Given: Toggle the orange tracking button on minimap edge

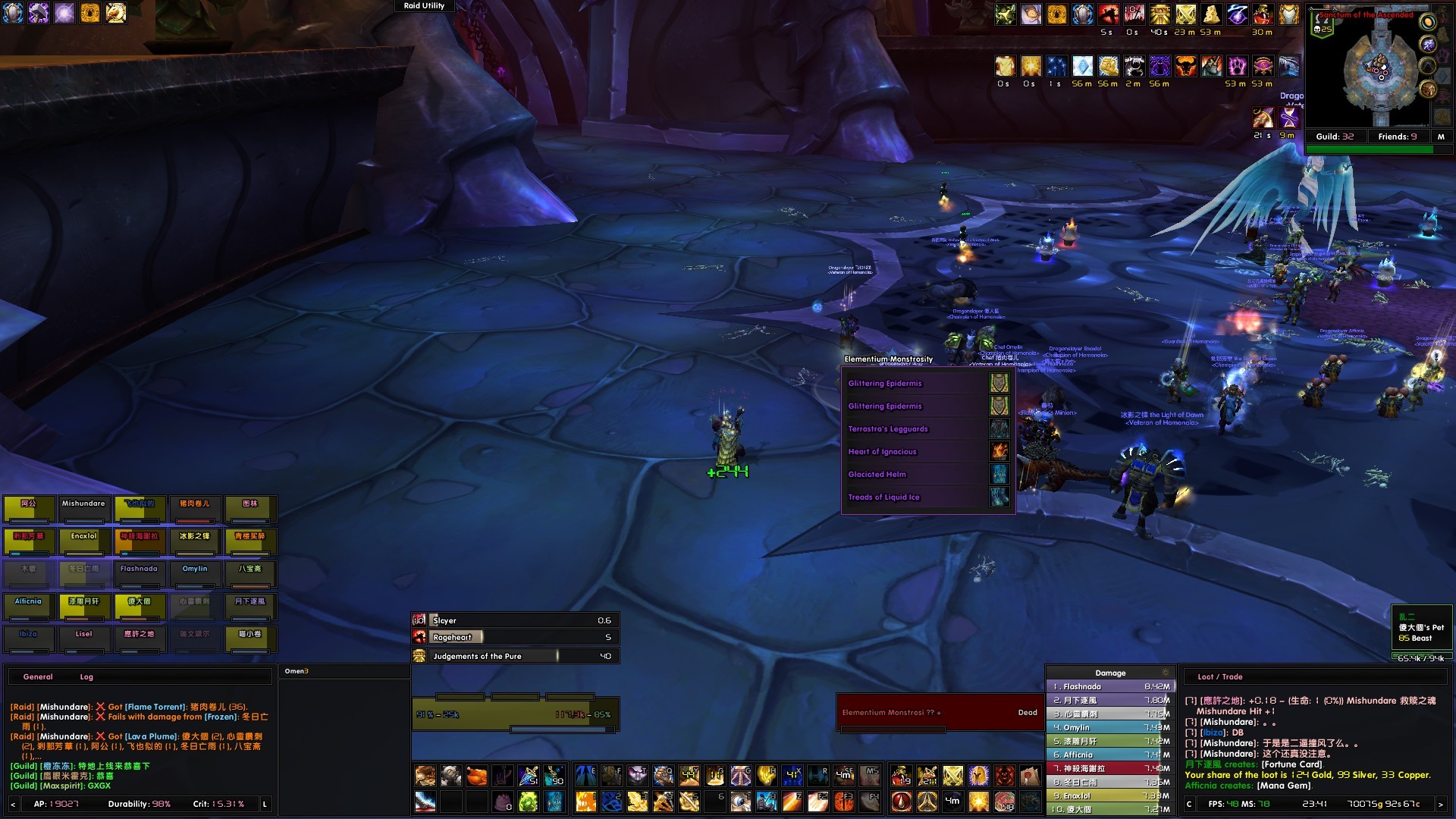Looking at the screenshot, I should click(1428, 23).
